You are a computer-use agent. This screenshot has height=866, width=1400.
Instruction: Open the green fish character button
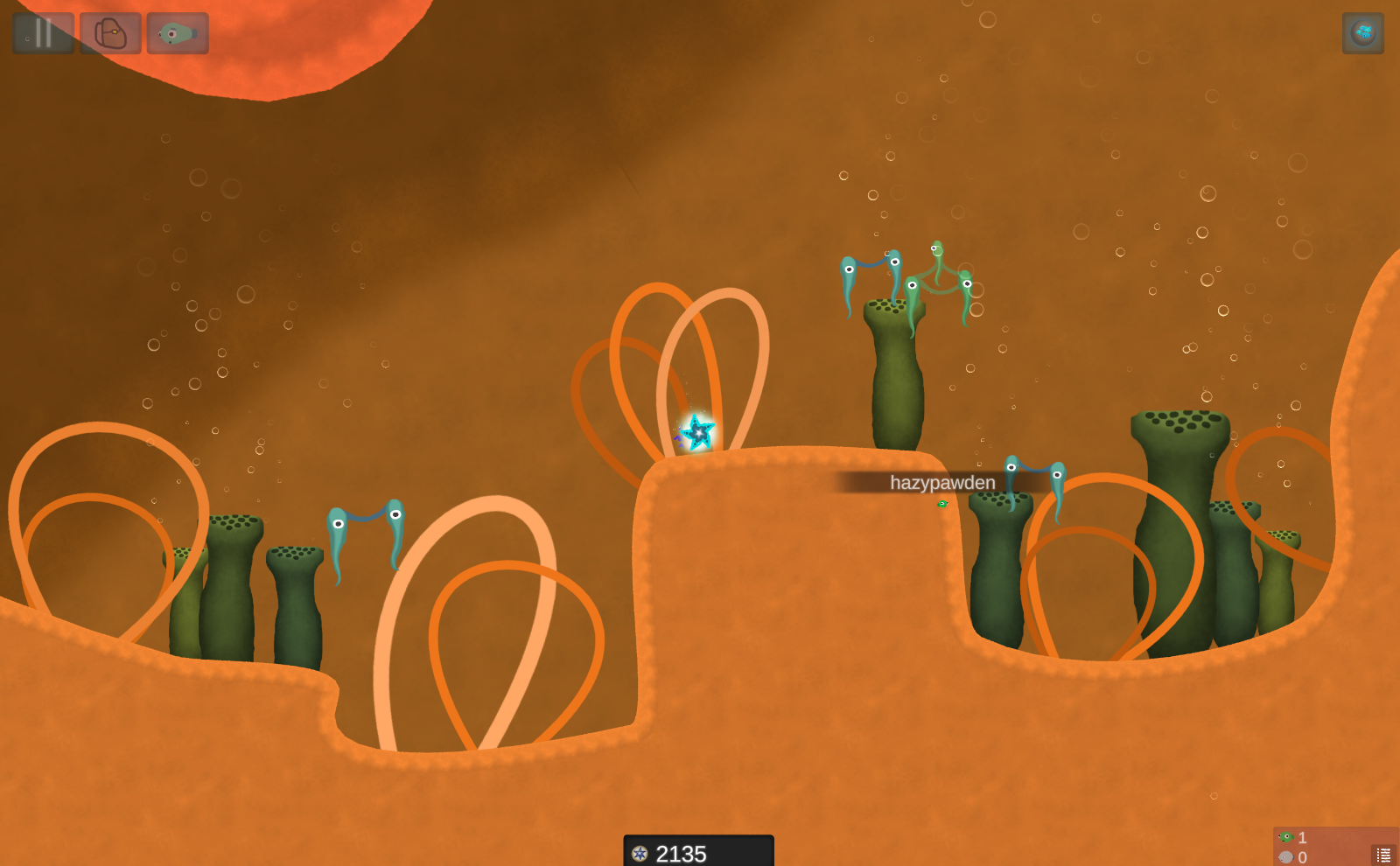(x=178, y=33)
